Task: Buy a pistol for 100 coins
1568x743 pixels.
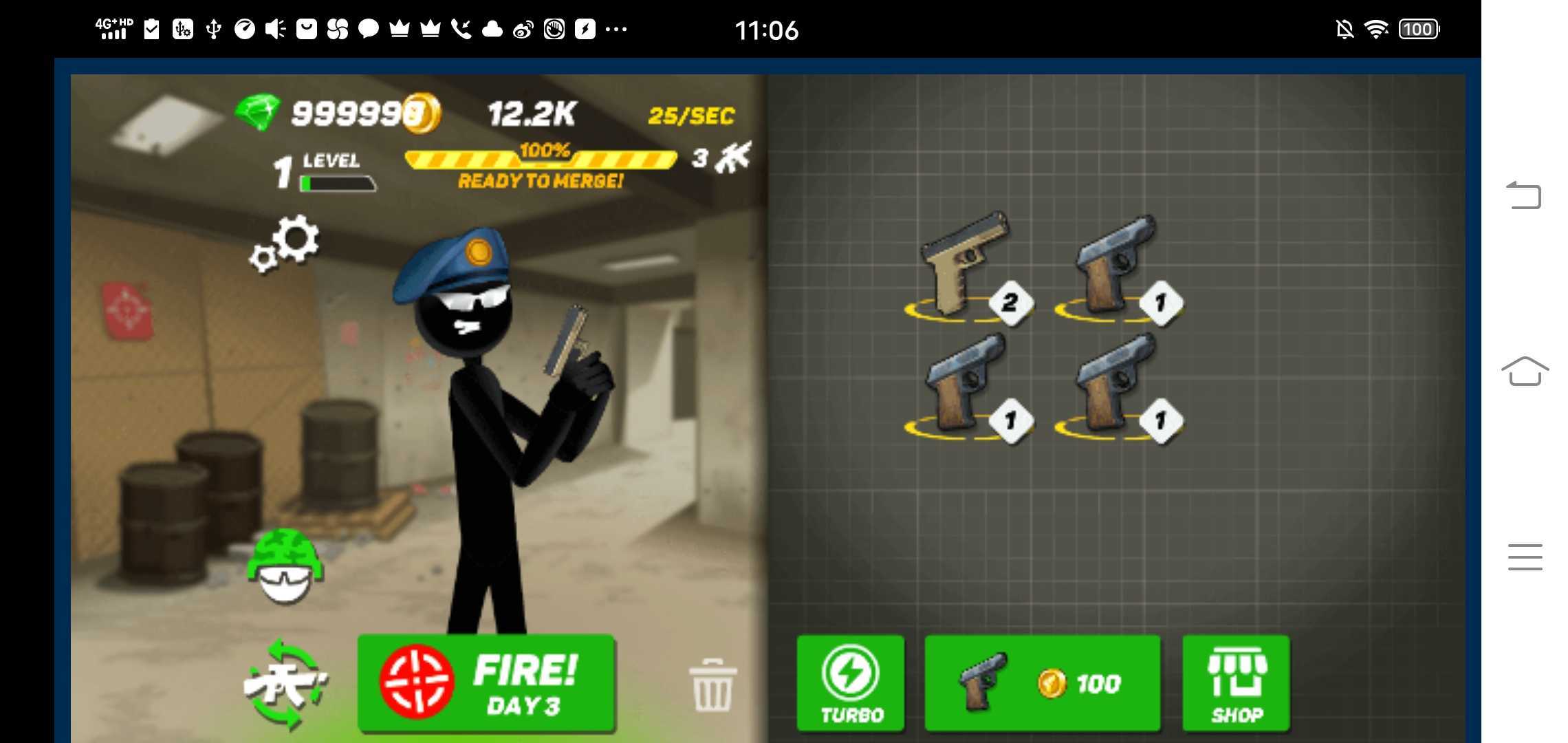Action: click(x=1041, y=682)
